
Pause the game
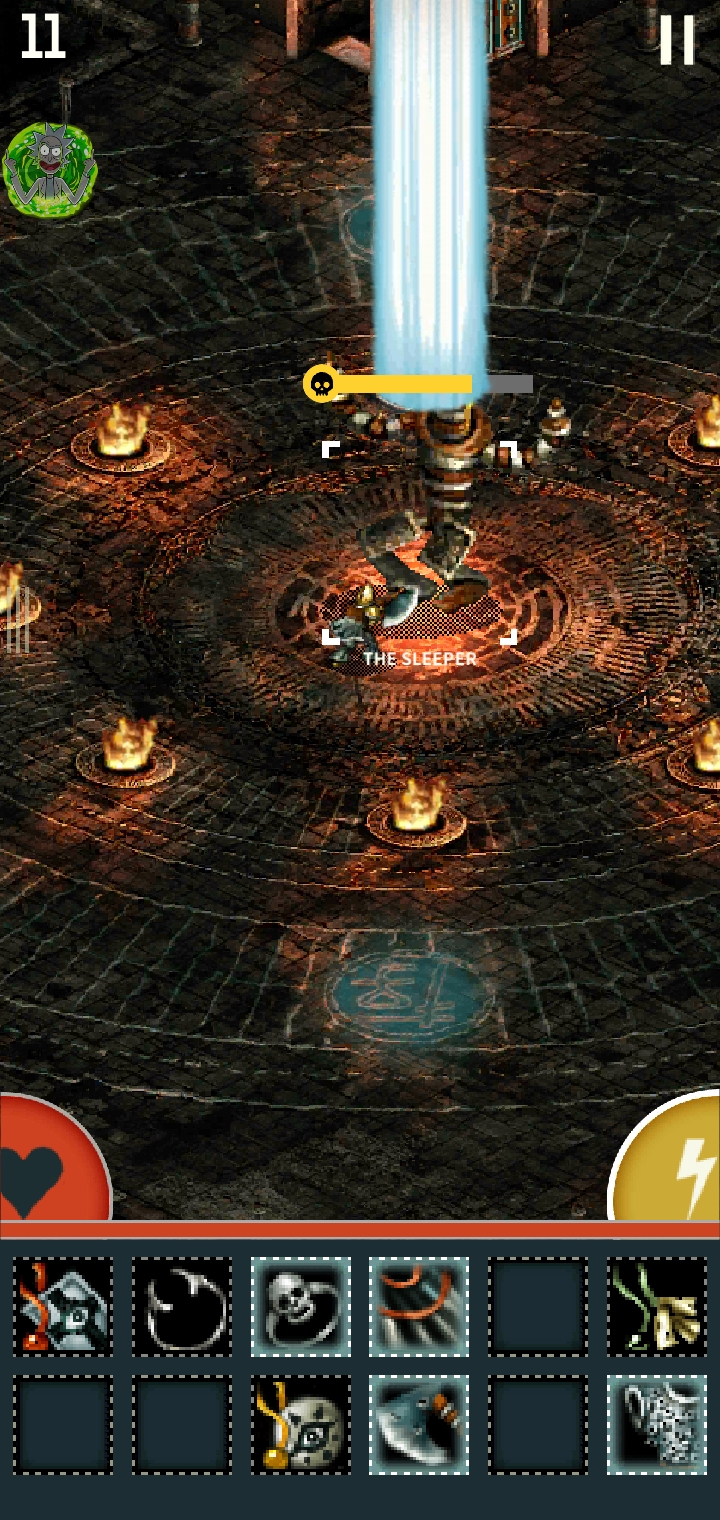676,40
